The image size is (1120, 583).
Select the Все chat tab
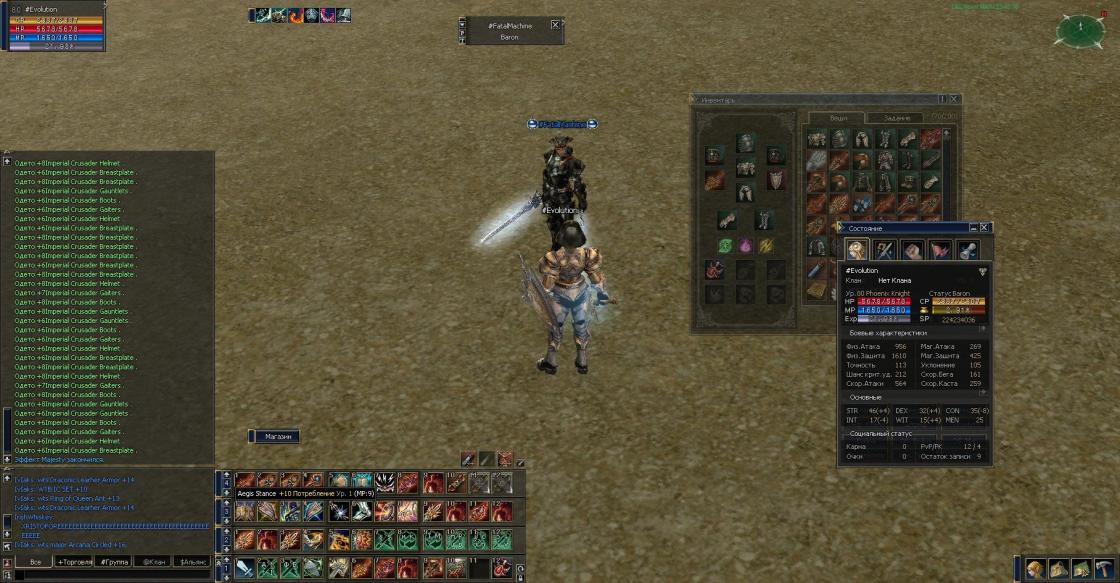(36, 562)
